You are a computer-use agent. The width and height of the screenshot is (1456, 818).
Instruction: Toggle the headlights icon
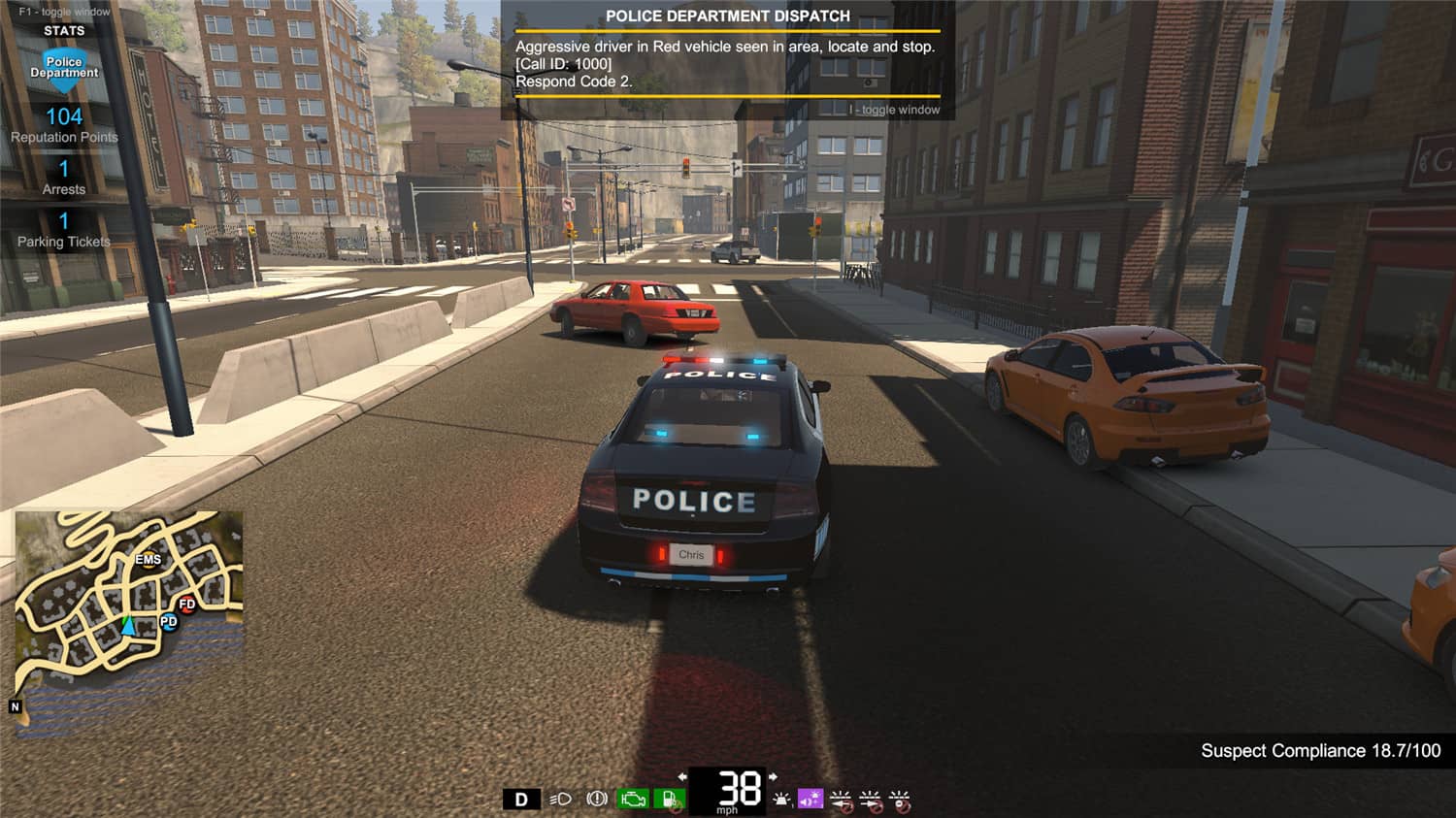coord(559,798)
